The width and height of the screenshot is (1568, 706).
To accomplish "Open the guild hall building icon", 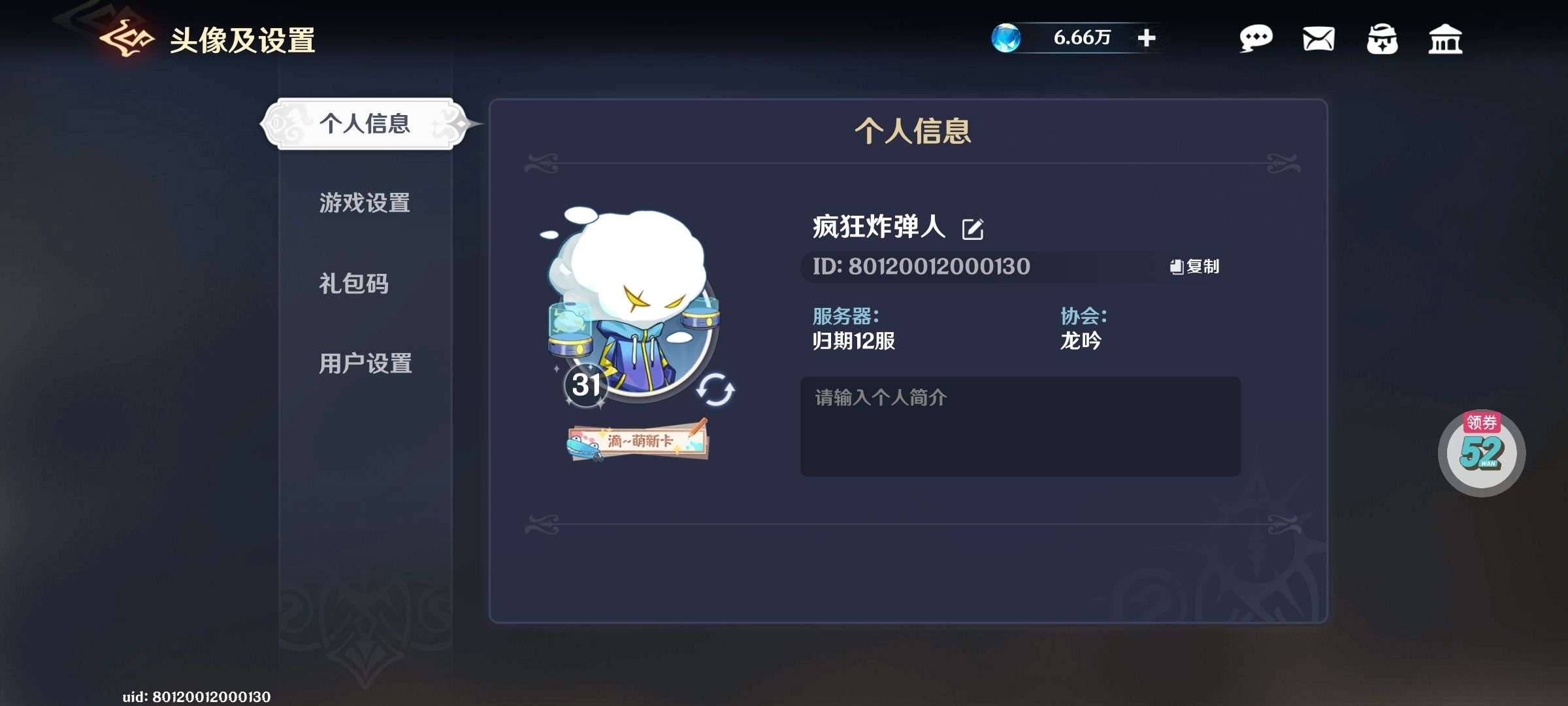I will pyautogui.click(x=1446, y=41).
